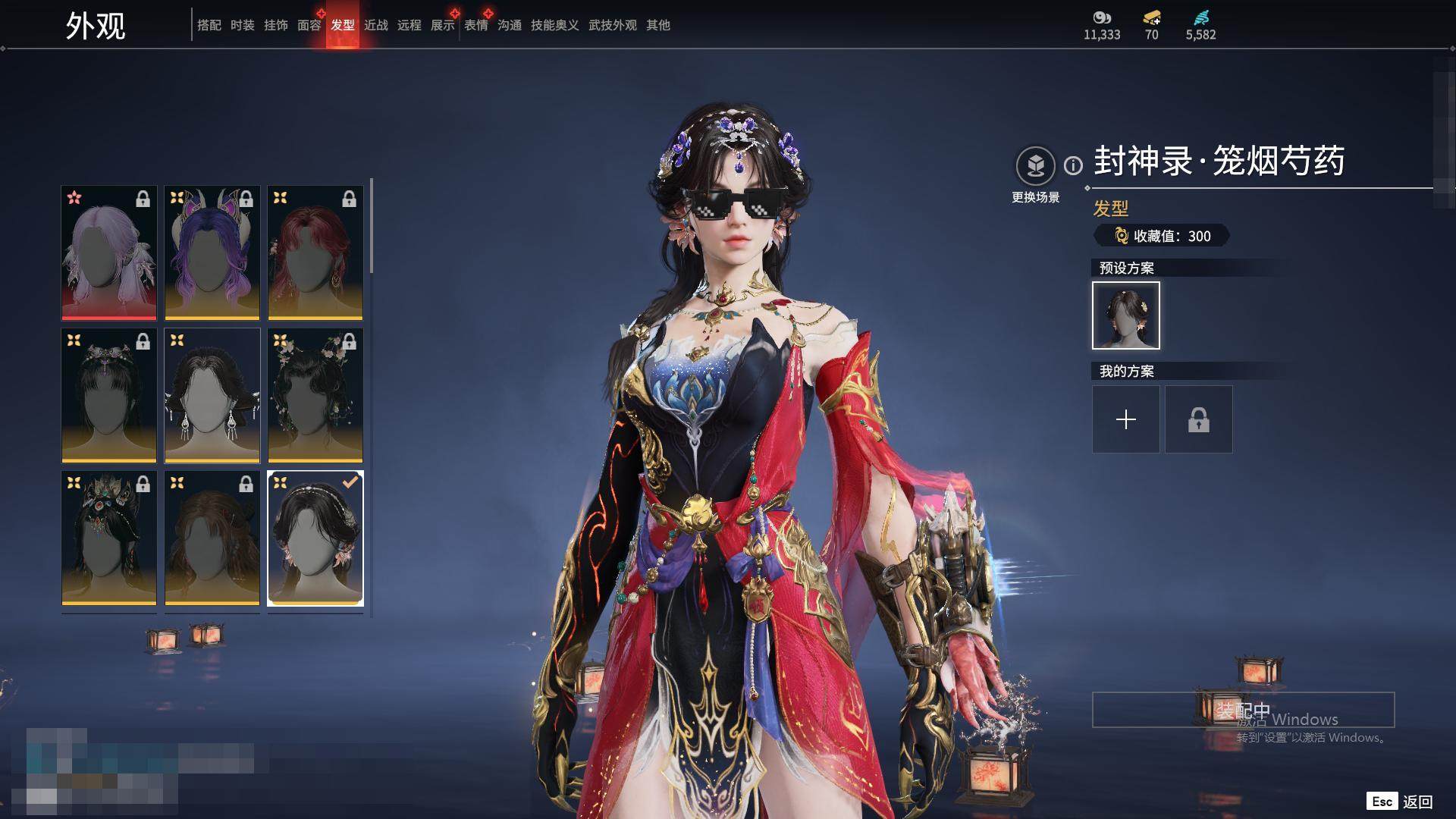Viewport: 1456px width, 819px height.
Task: Choose the locked brown hairstyle thumbnail
Action: click(x=212, y=538)
